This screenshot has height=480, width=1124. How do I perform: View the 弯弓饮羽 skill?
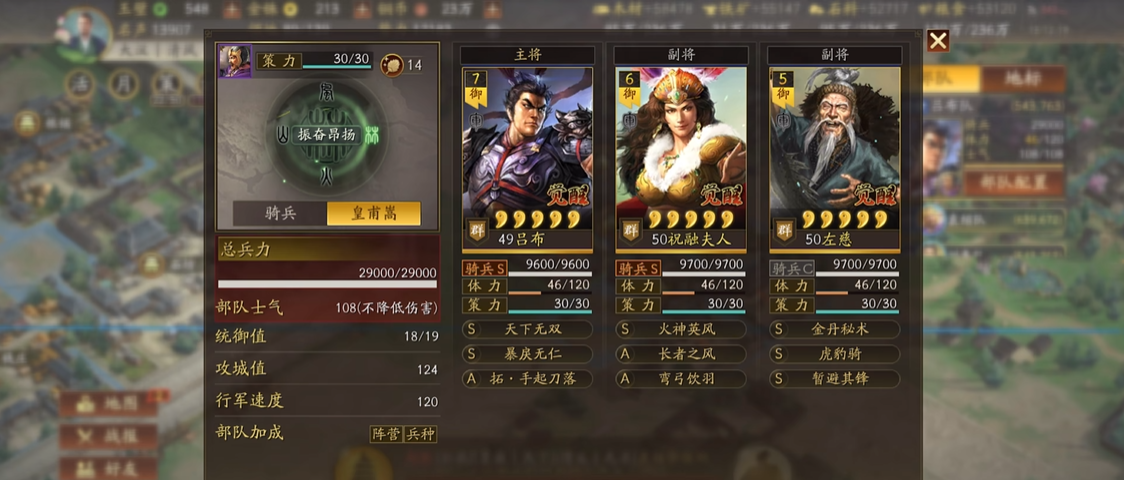click(680, 379)
